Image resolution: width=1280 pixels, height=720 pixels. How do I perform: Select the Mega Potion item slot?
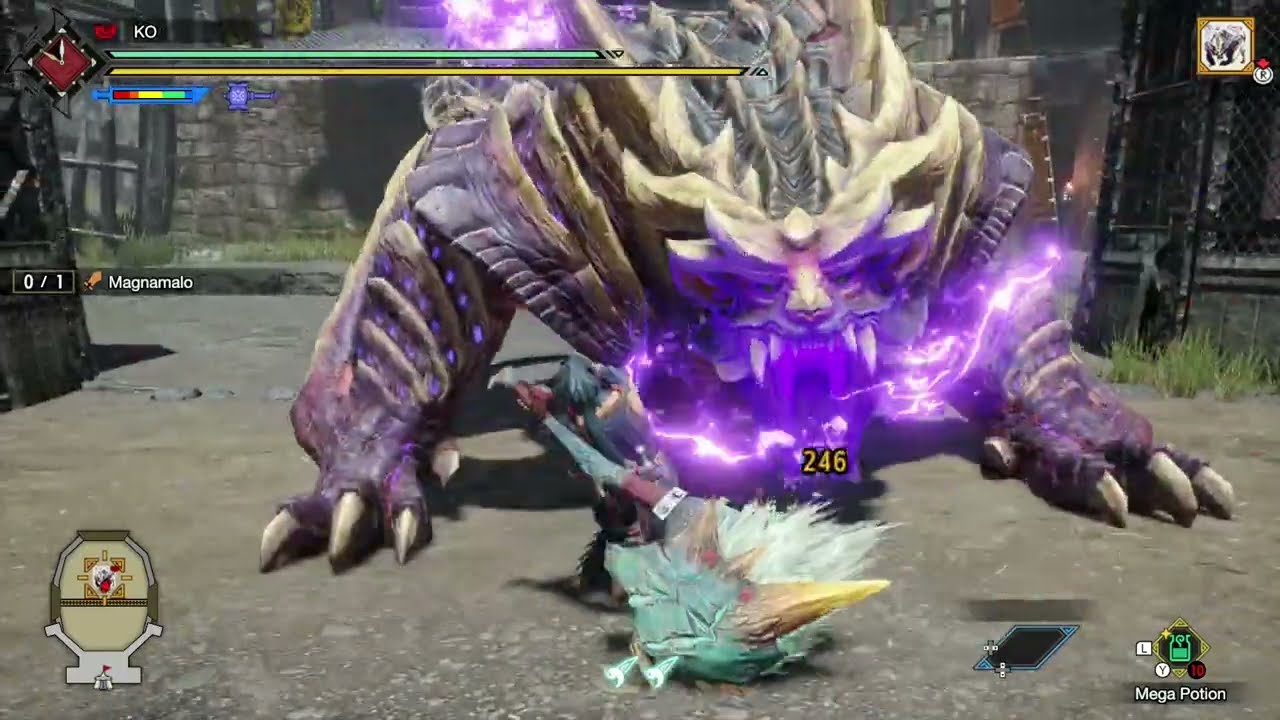tap(1180, 648)
